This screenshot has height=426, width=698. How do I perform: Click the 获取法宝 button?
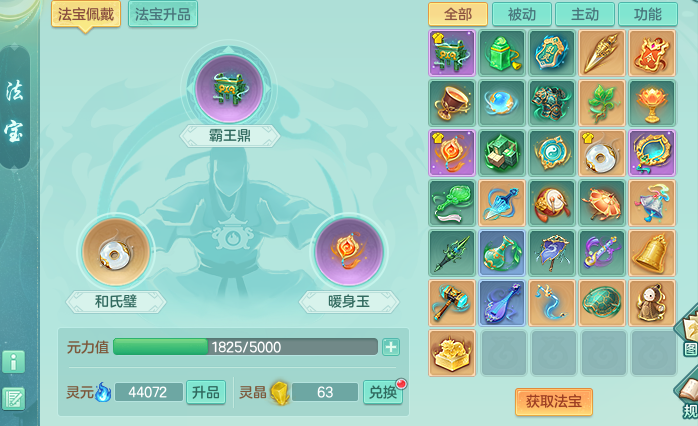pos(553,401)
